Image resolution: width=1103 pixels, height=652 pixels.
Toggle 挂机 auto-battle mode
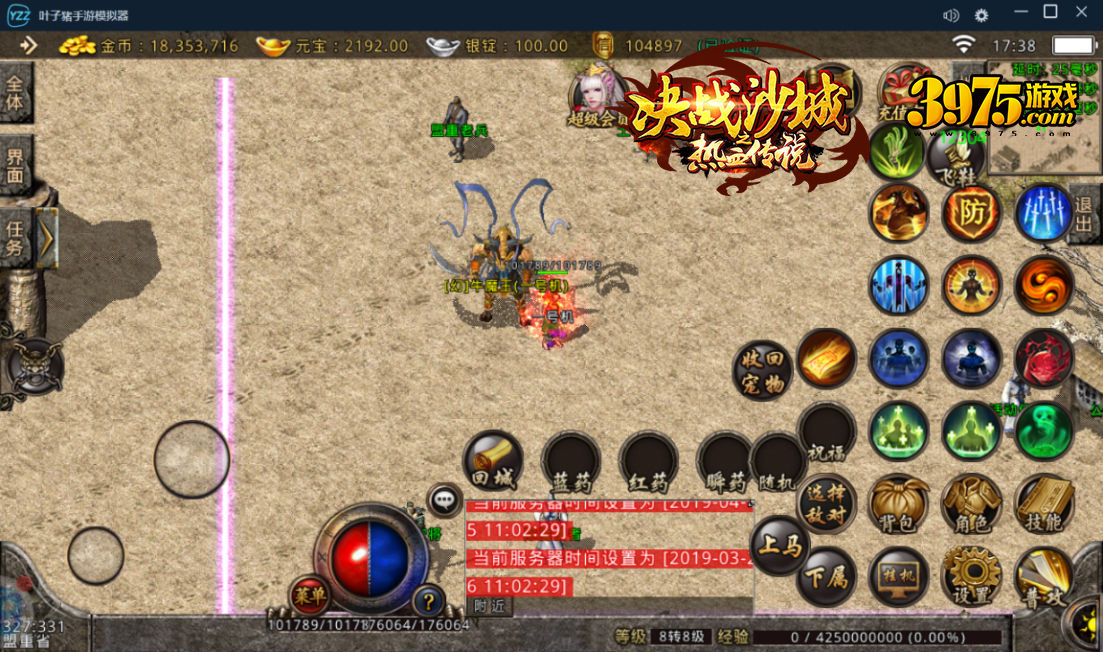898,576
